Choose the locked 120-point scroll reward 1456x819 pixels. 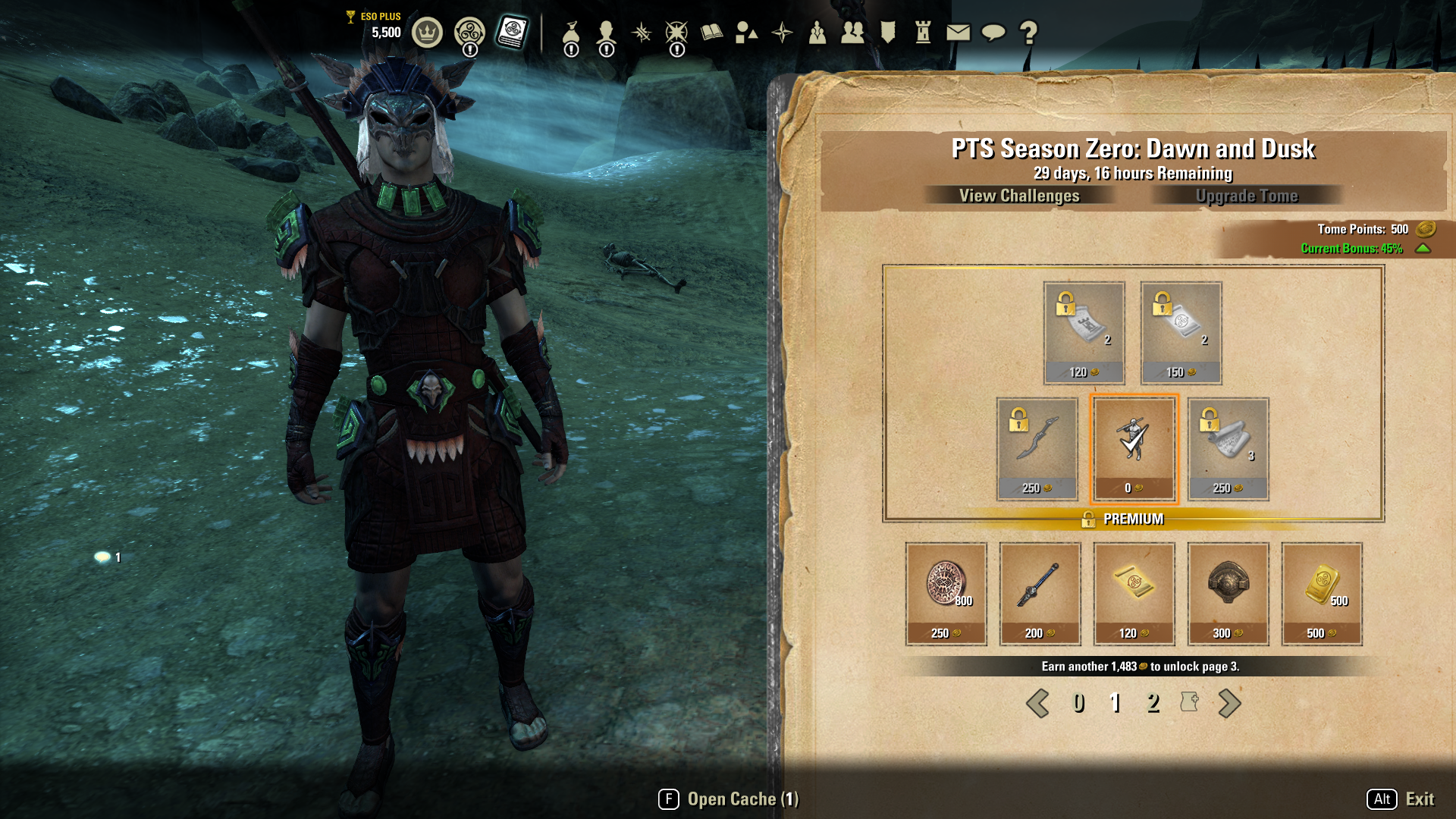point(1084,332)
